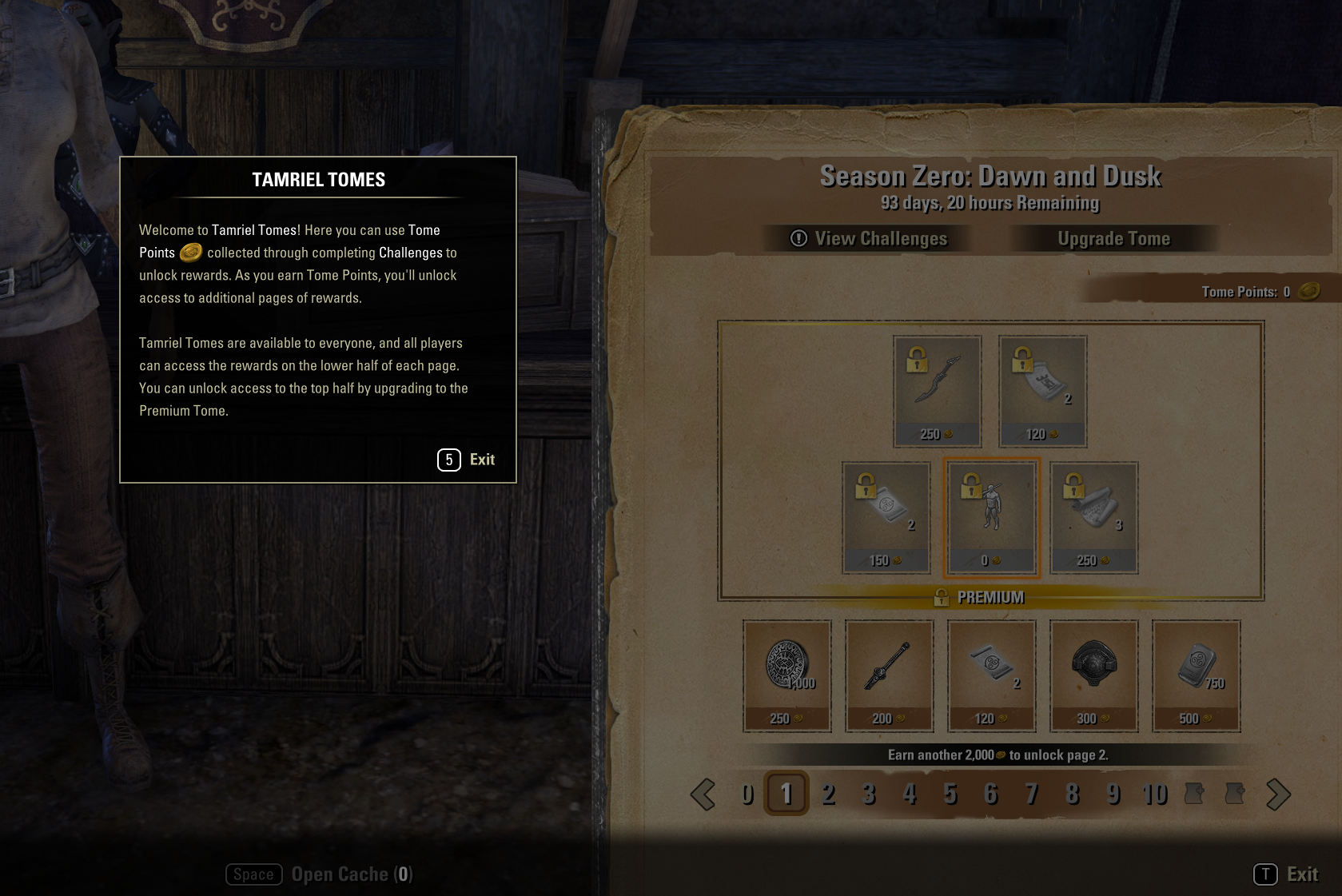Exit the Tome screen at bottom right

pyautogui.click(x=1286, y=874)
